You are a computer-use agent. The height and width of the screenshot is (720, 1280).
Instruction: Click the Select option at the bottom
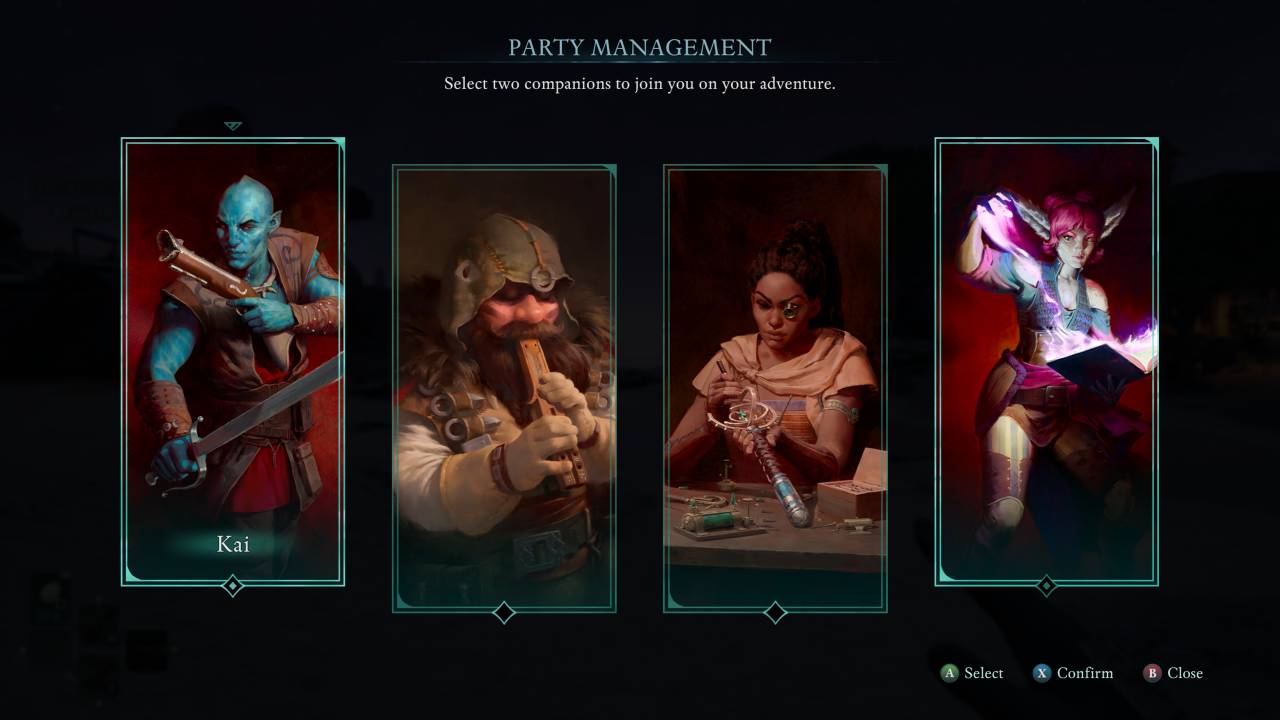pyautogui.click(x=972, y=673)
